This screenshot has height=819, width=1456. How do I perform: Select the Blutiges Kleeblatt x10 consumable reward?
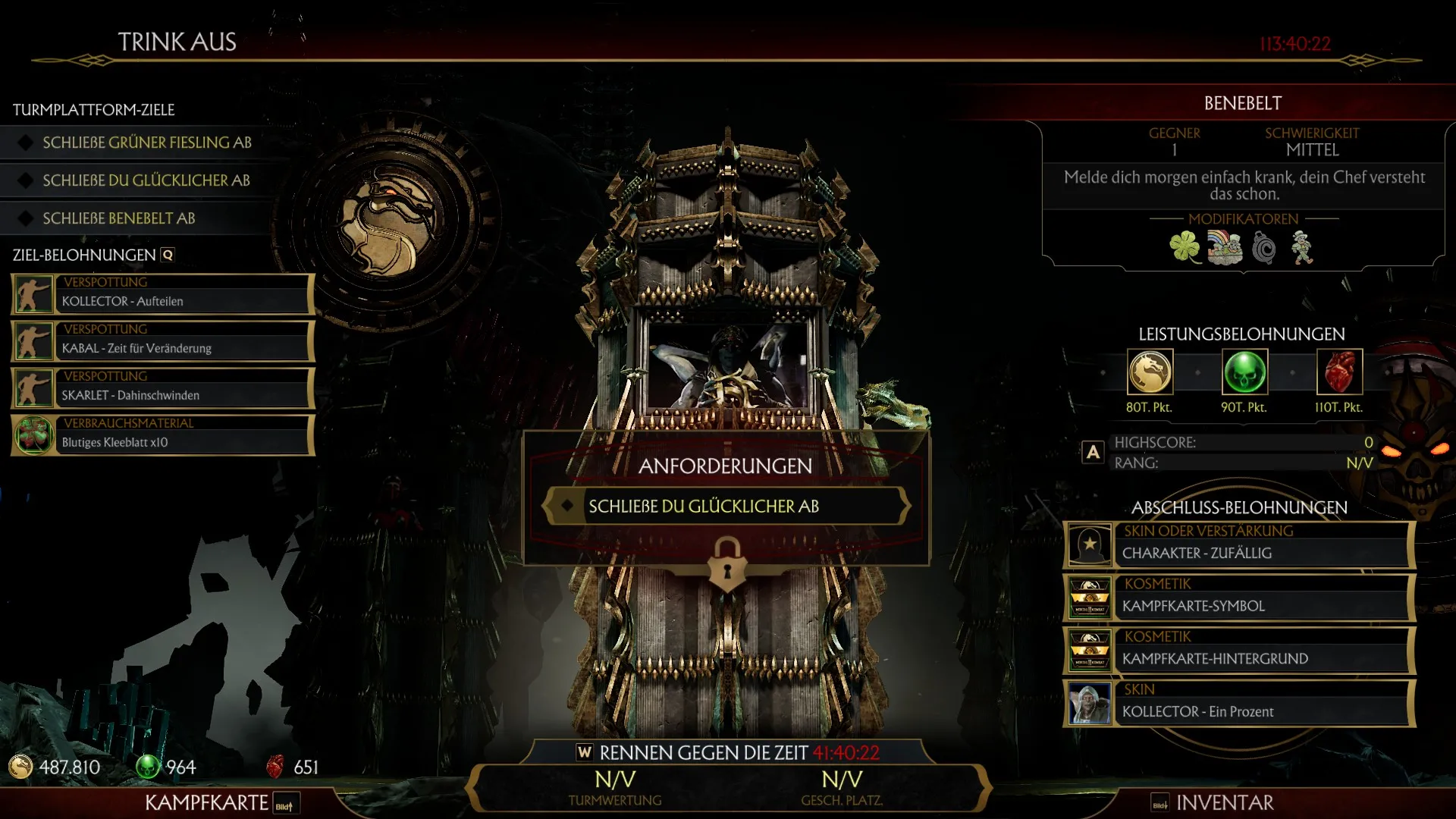pos(162,435)
